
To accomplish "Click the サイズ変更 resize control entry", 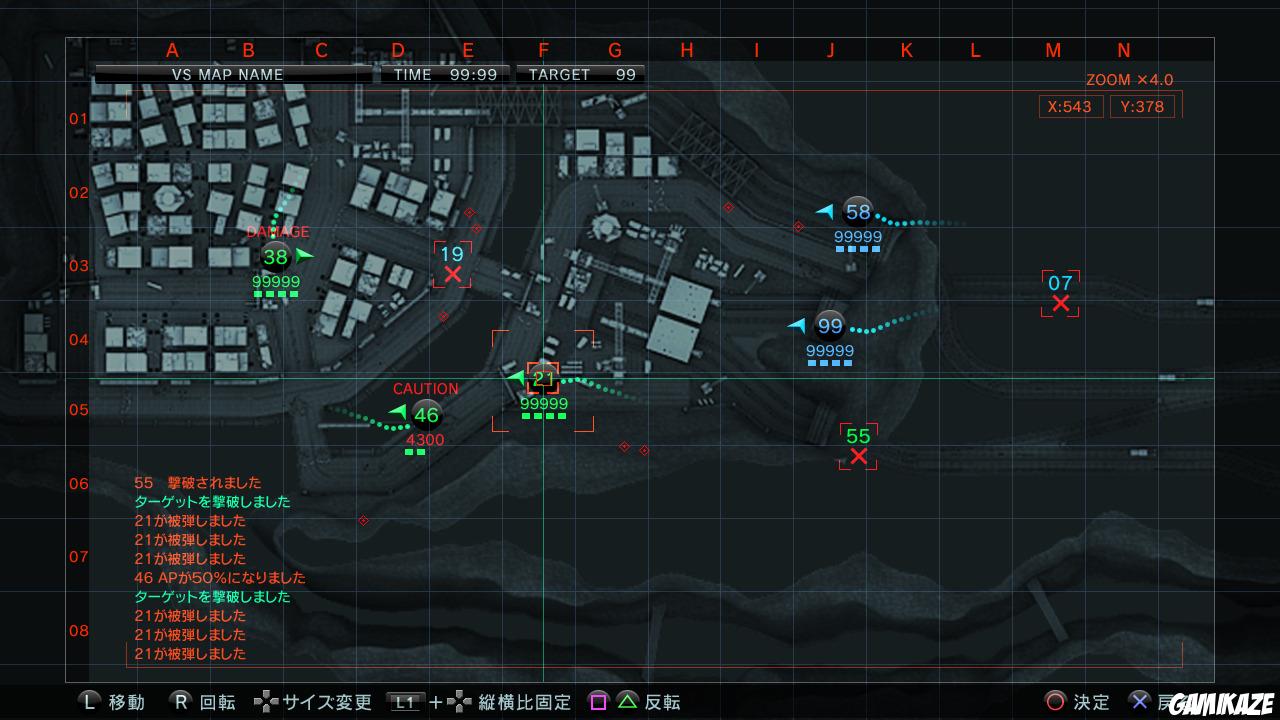I will tap(327, 703).
